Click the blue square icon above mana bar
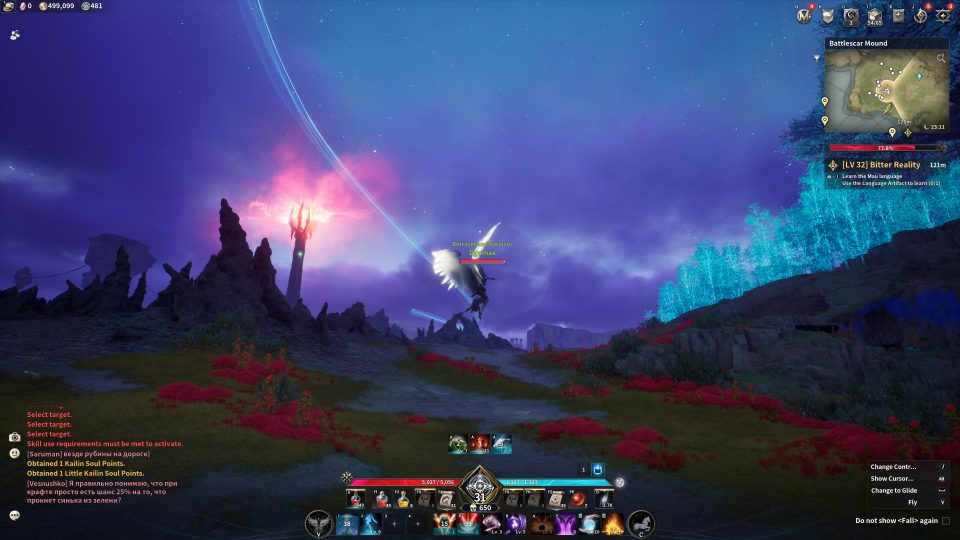960x540 pixels. (x=598, y=469)
